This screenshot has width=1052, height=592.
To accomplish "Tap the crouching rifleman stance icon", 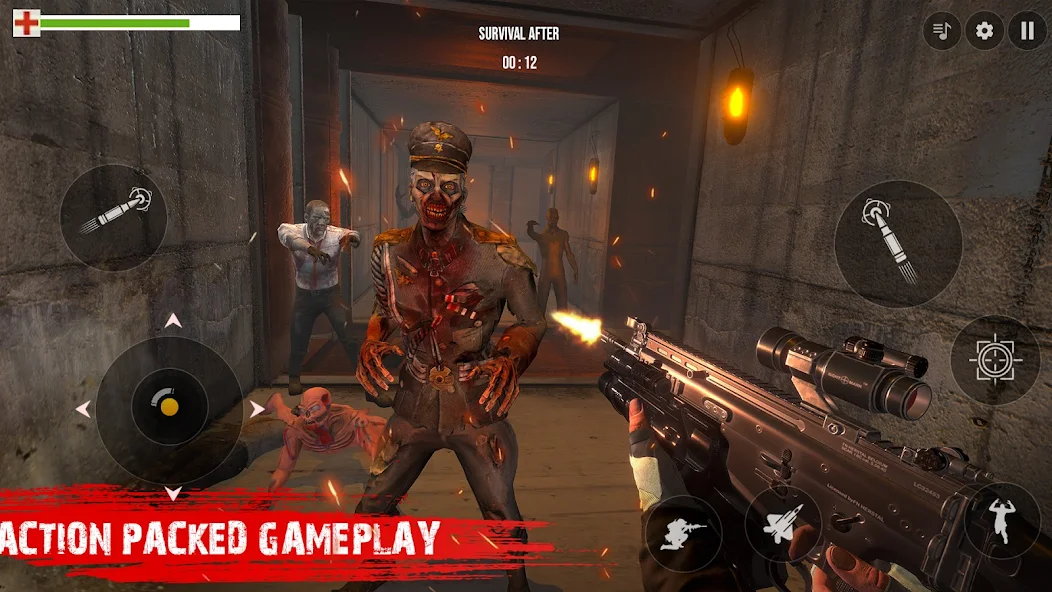I will (x=684, y=533).
